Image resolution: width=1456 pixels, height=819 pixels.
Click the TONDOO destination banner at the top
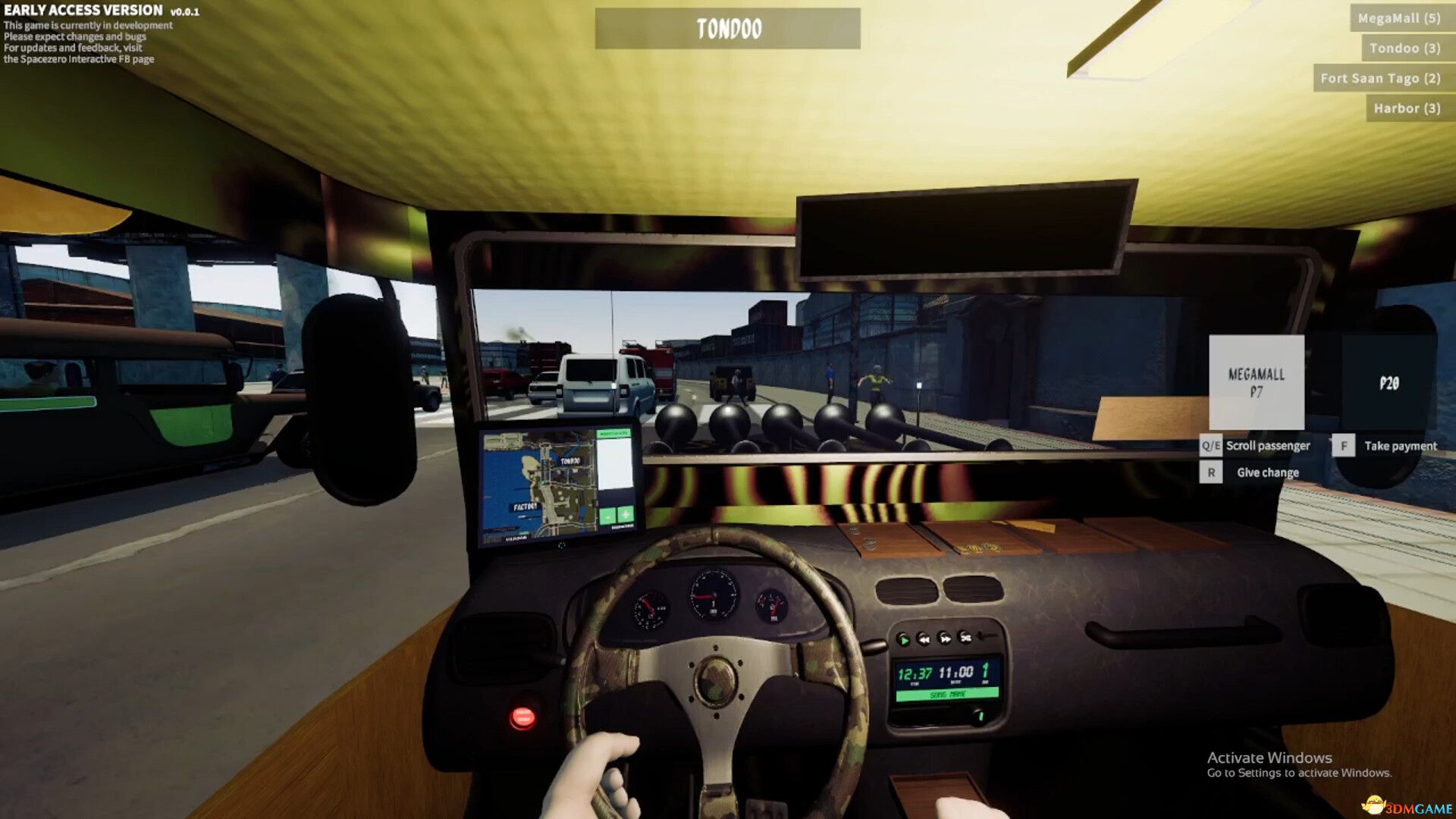(727, 29)
